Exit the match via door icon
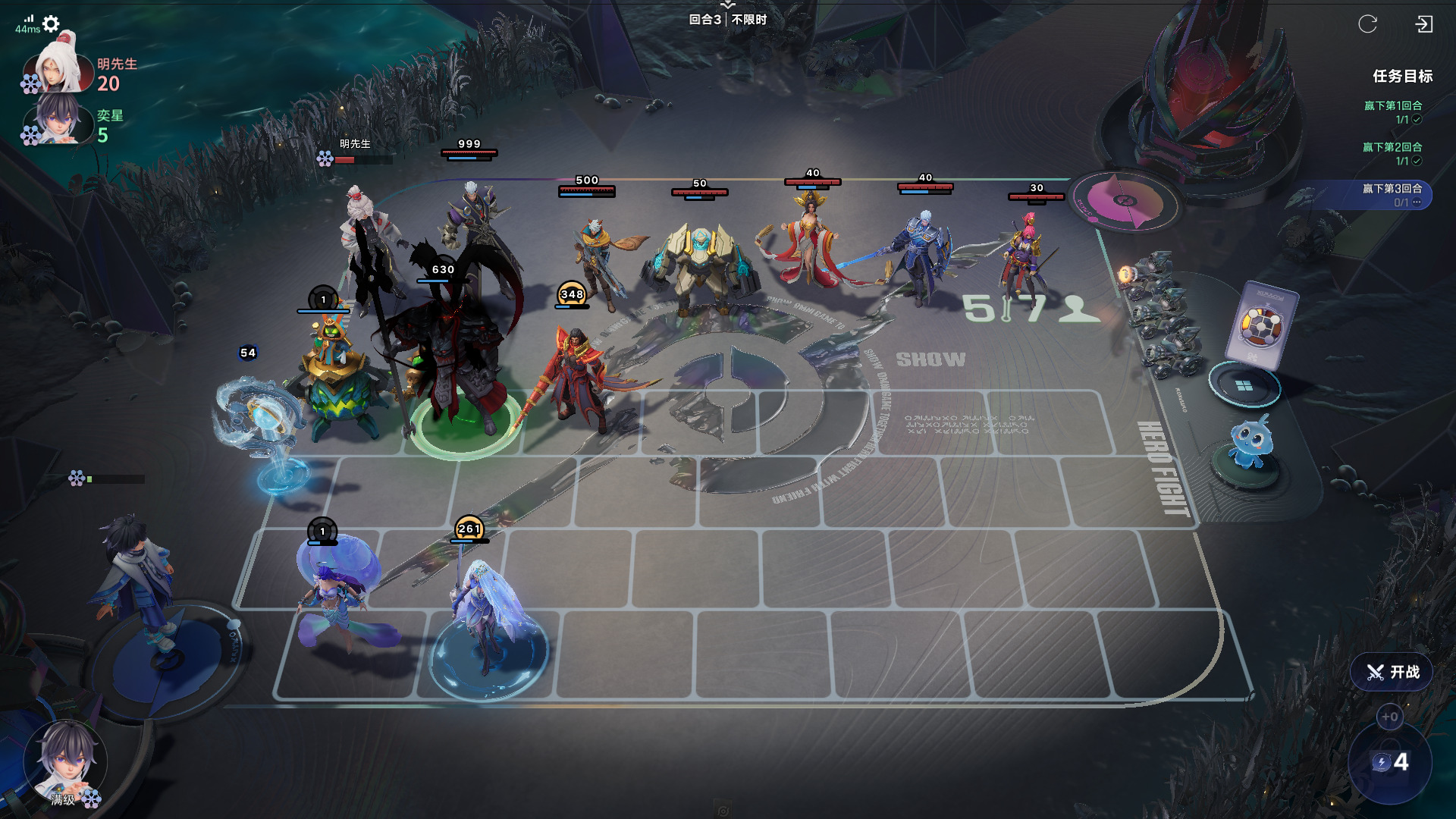 tap(1423, 24)
